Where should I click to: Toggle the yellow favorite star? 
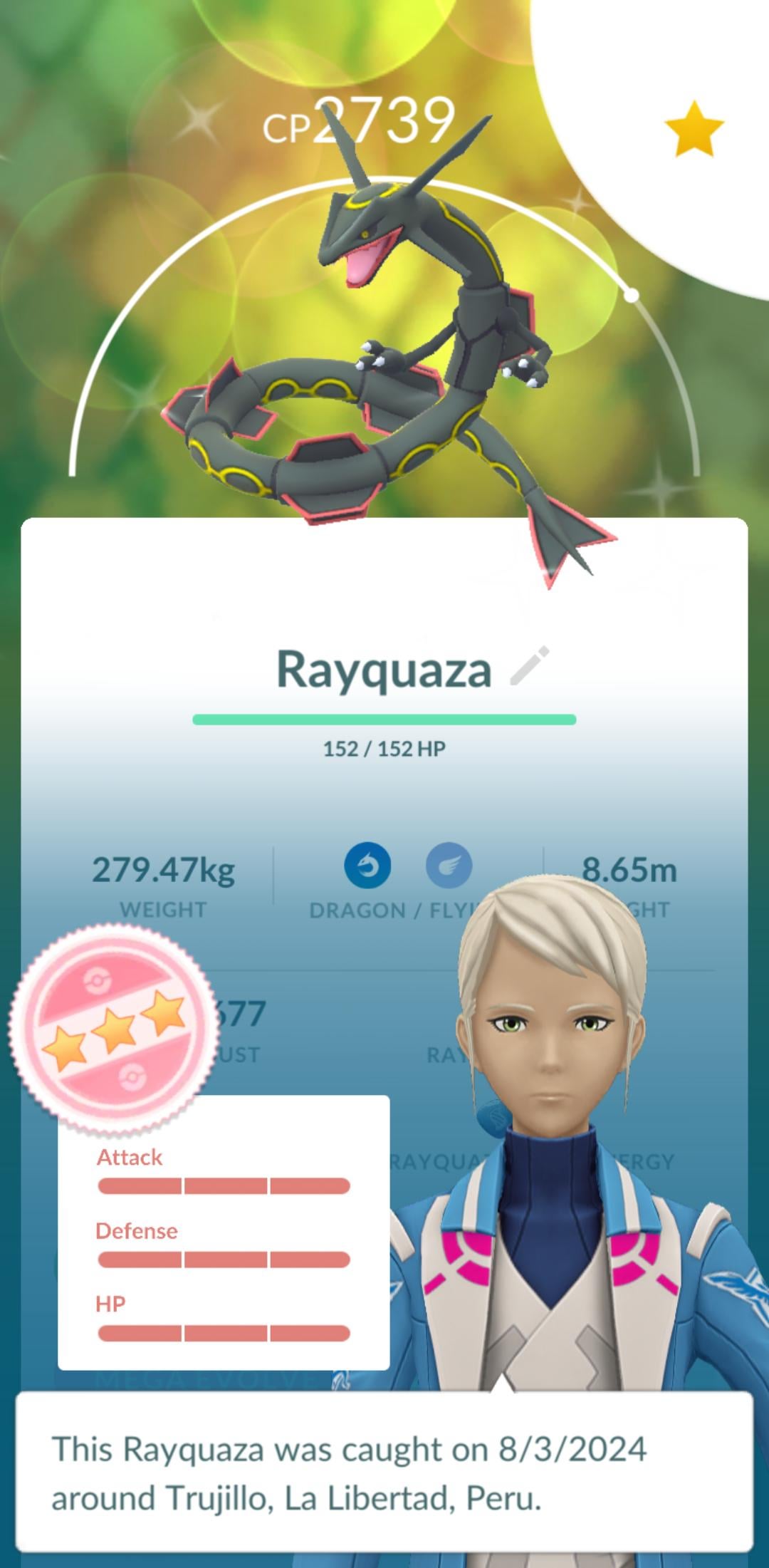point(694,129)
